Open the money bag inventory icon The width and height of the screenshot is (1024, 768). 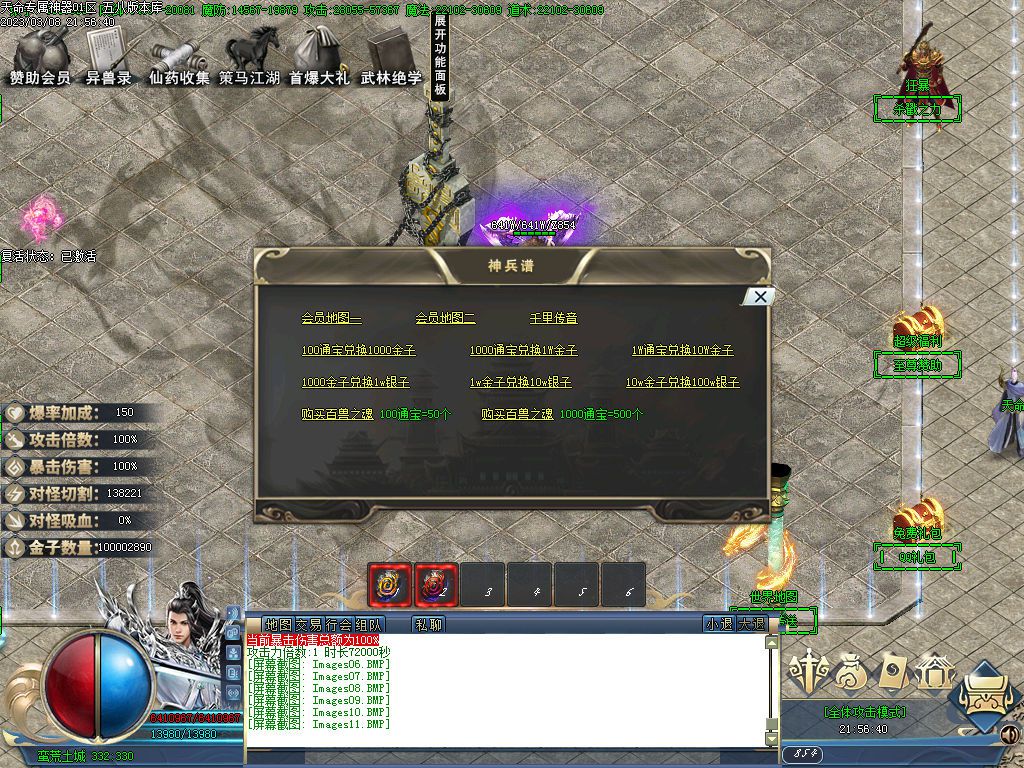point(853,671)
